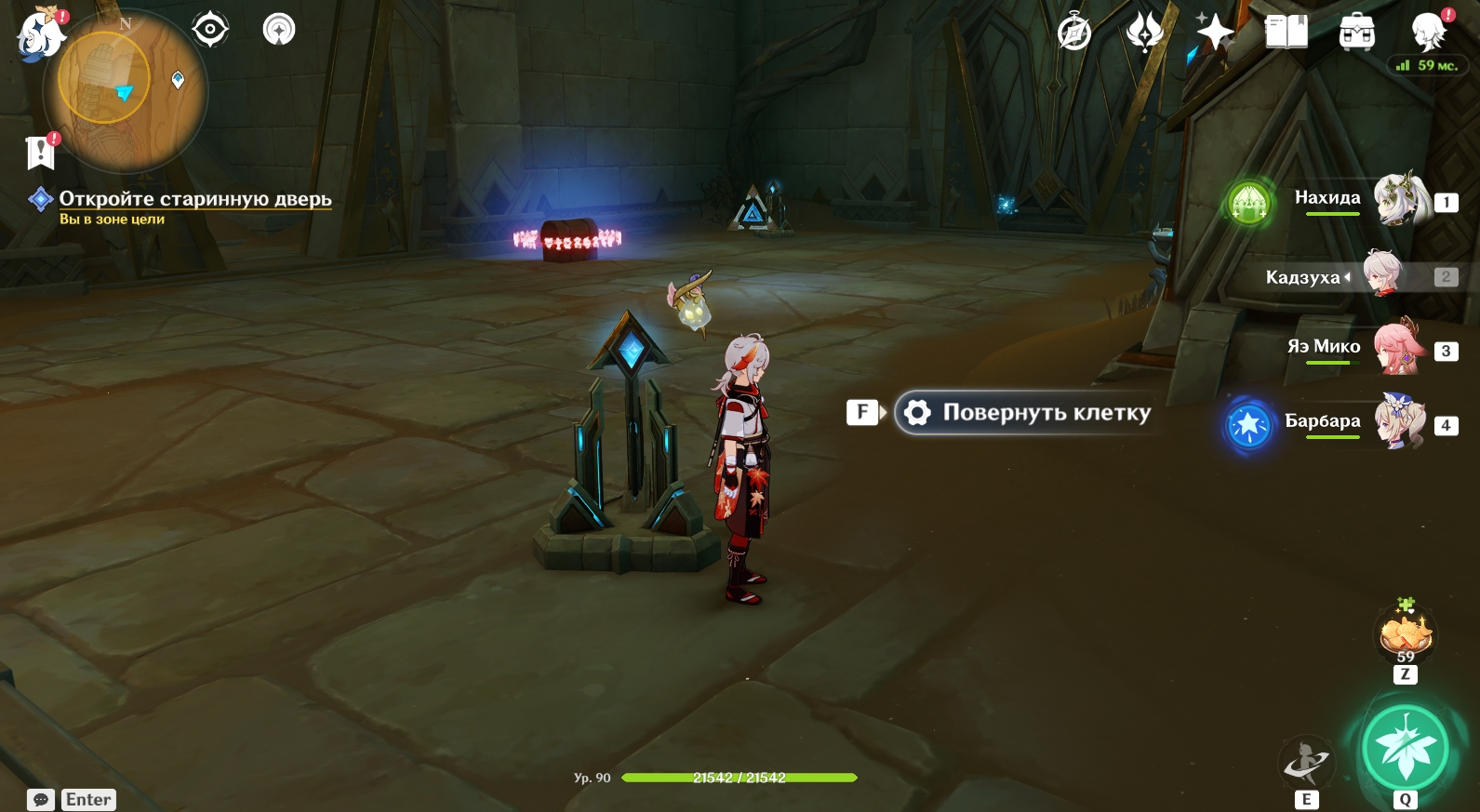Open the adventurer handbook book icon
1480x812 pixels.
(1287, 33)
